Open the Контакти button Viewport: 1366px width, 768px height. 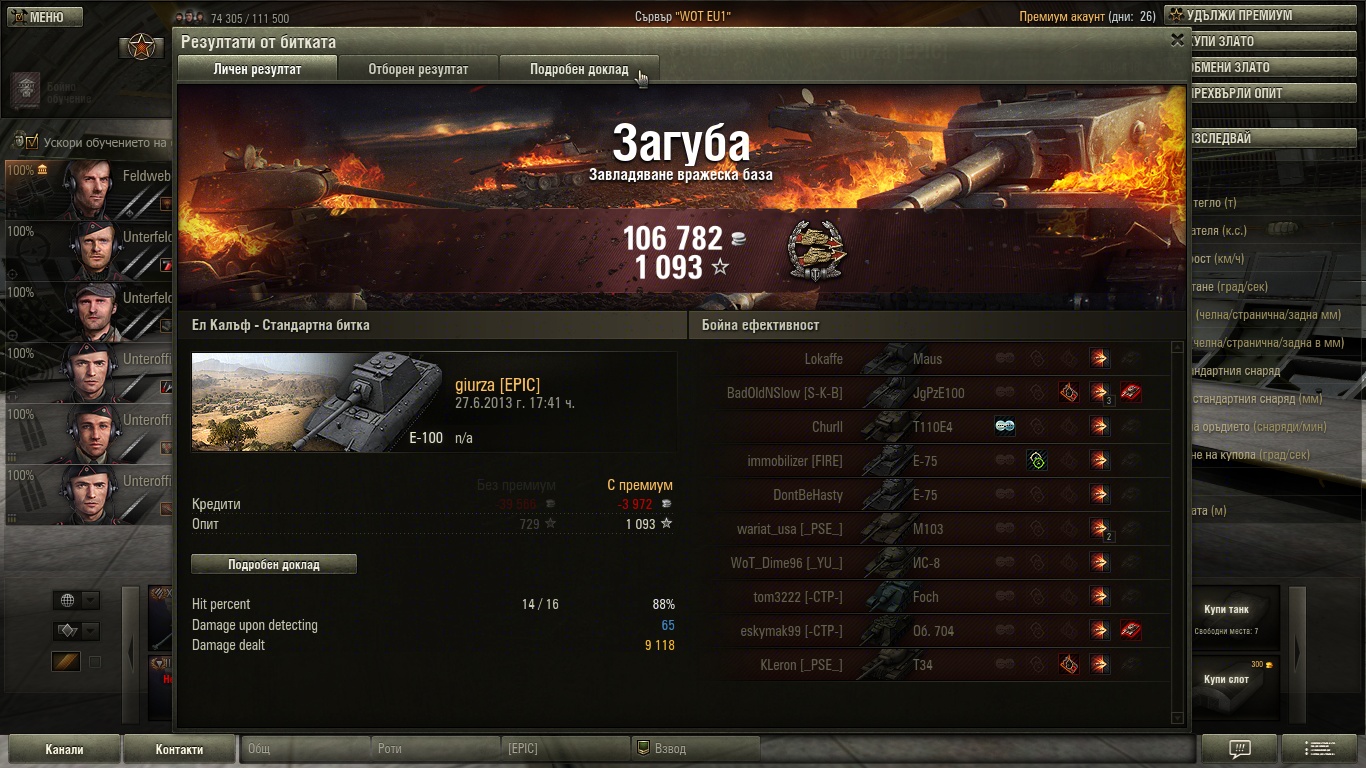pyautogui.click(x=179, y=749)
